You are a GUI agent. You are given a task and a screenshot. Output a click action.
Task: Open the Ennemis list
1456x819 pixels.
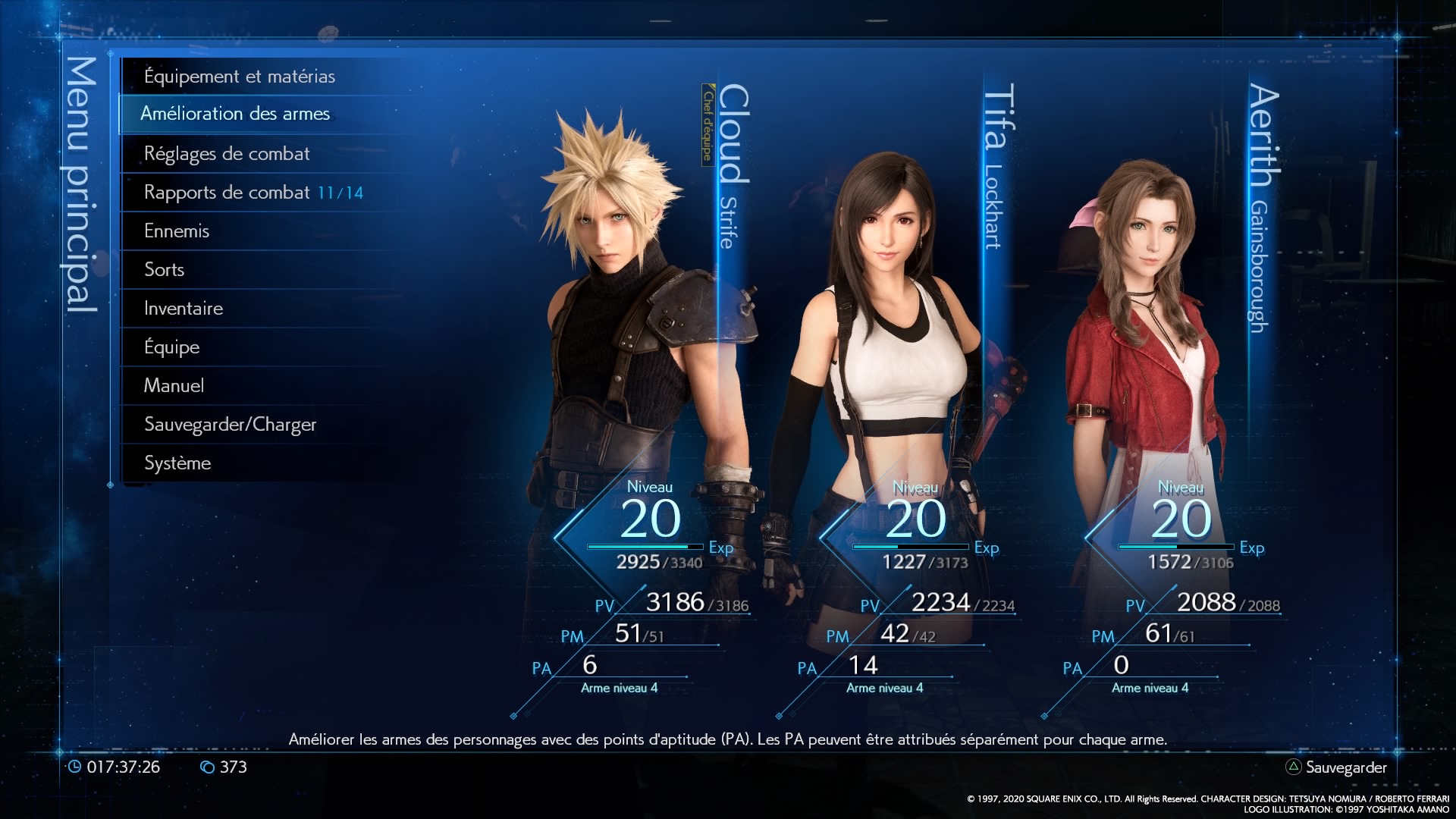[x=177, y=231]
